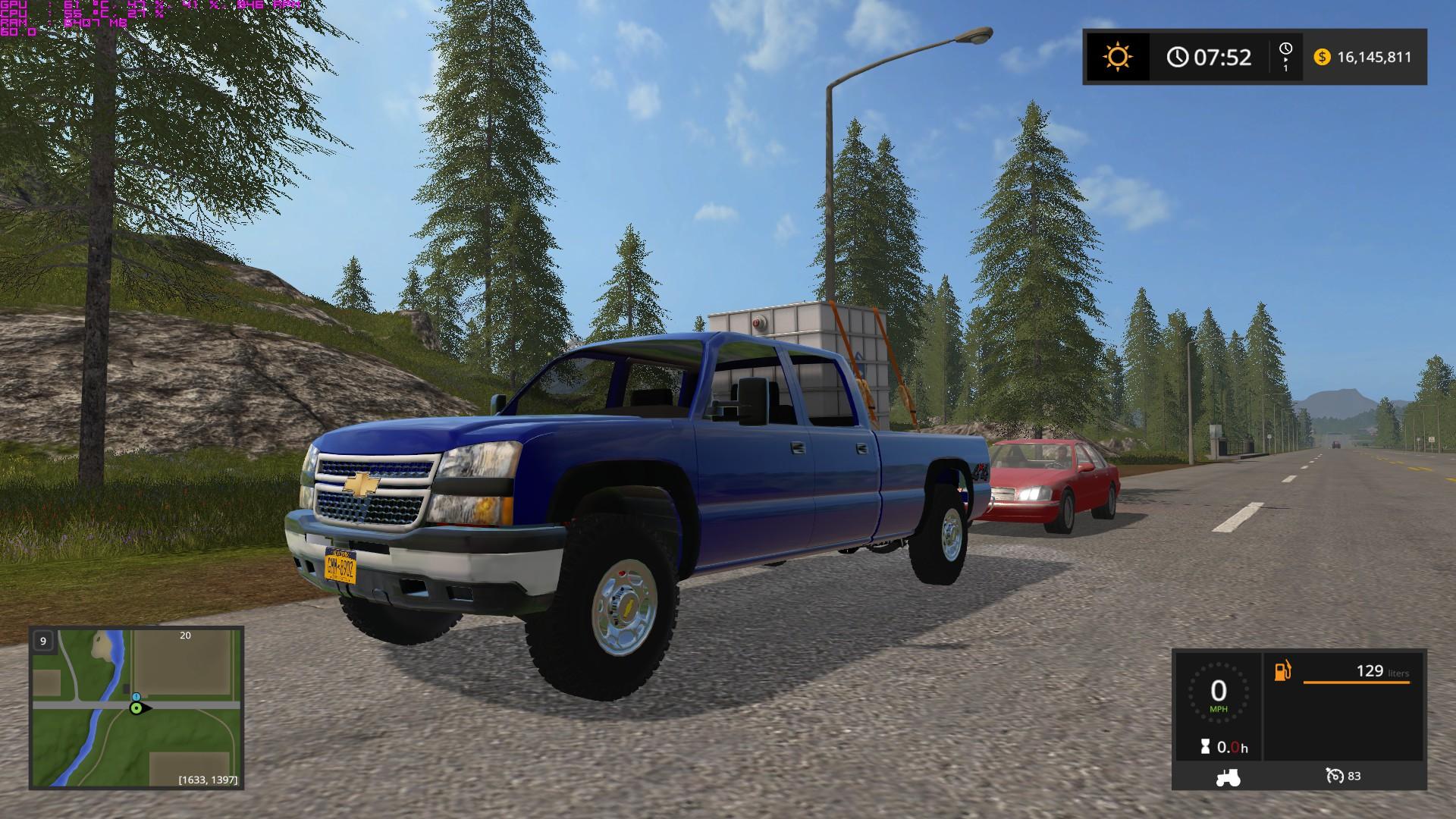Viewport: 1456px width, 819px height.
Task: Click the field 9 marker on the minimap
Action: [43, 642]
